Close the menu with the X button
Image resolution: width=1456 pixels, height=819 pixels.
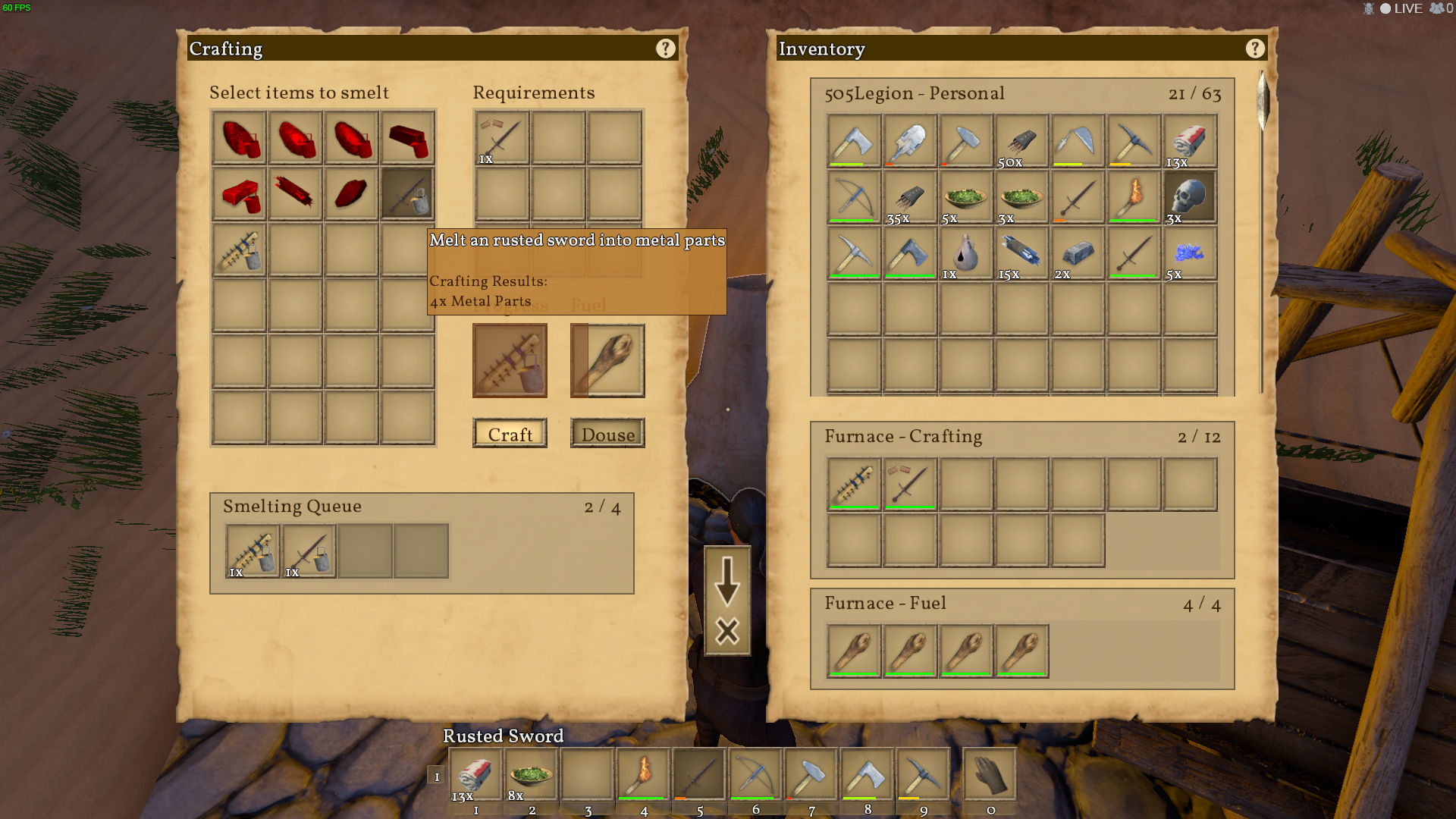point(727,631)
